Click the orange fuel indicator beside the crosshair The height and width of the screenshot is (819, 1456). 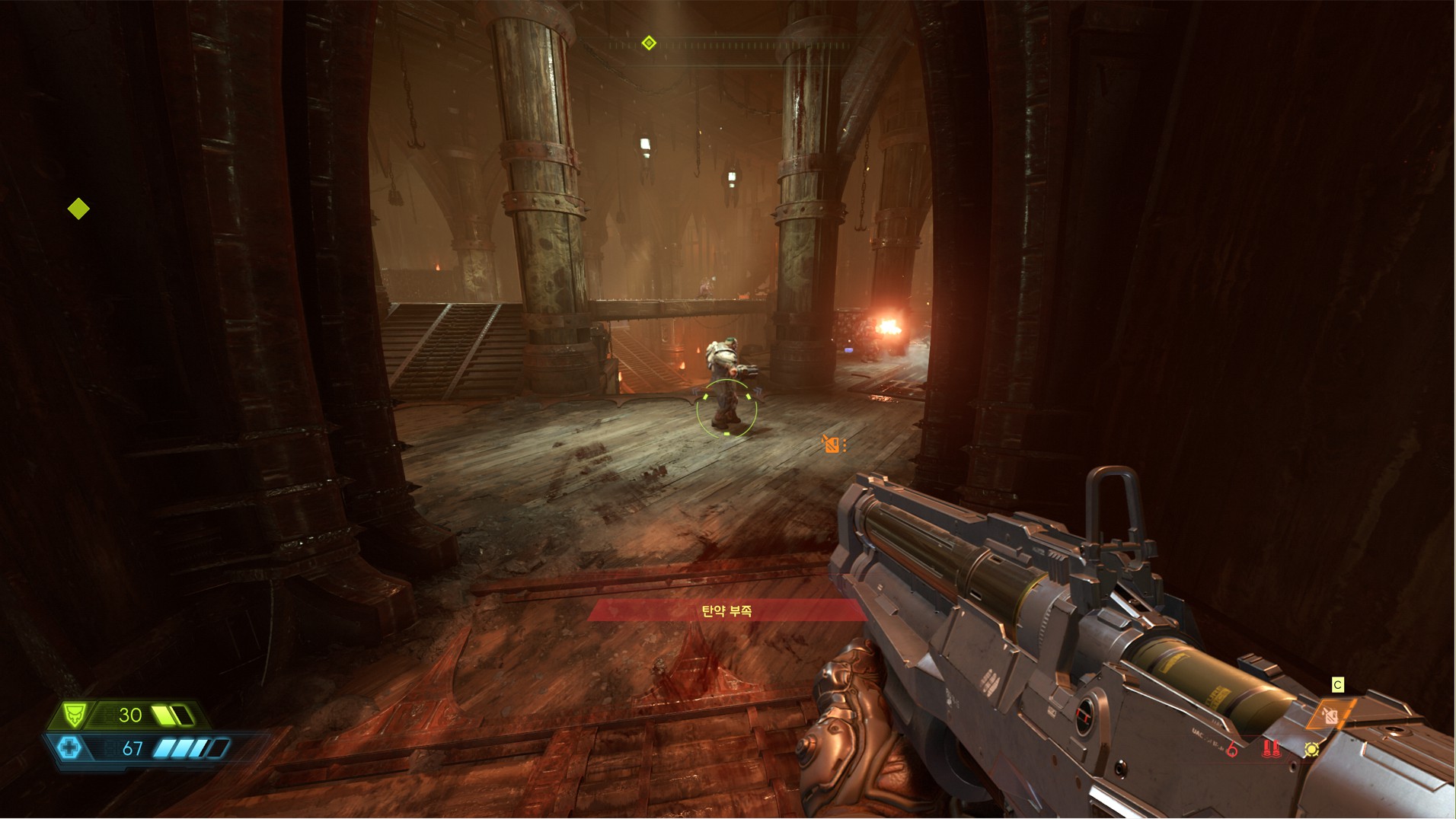click(832, 444)
